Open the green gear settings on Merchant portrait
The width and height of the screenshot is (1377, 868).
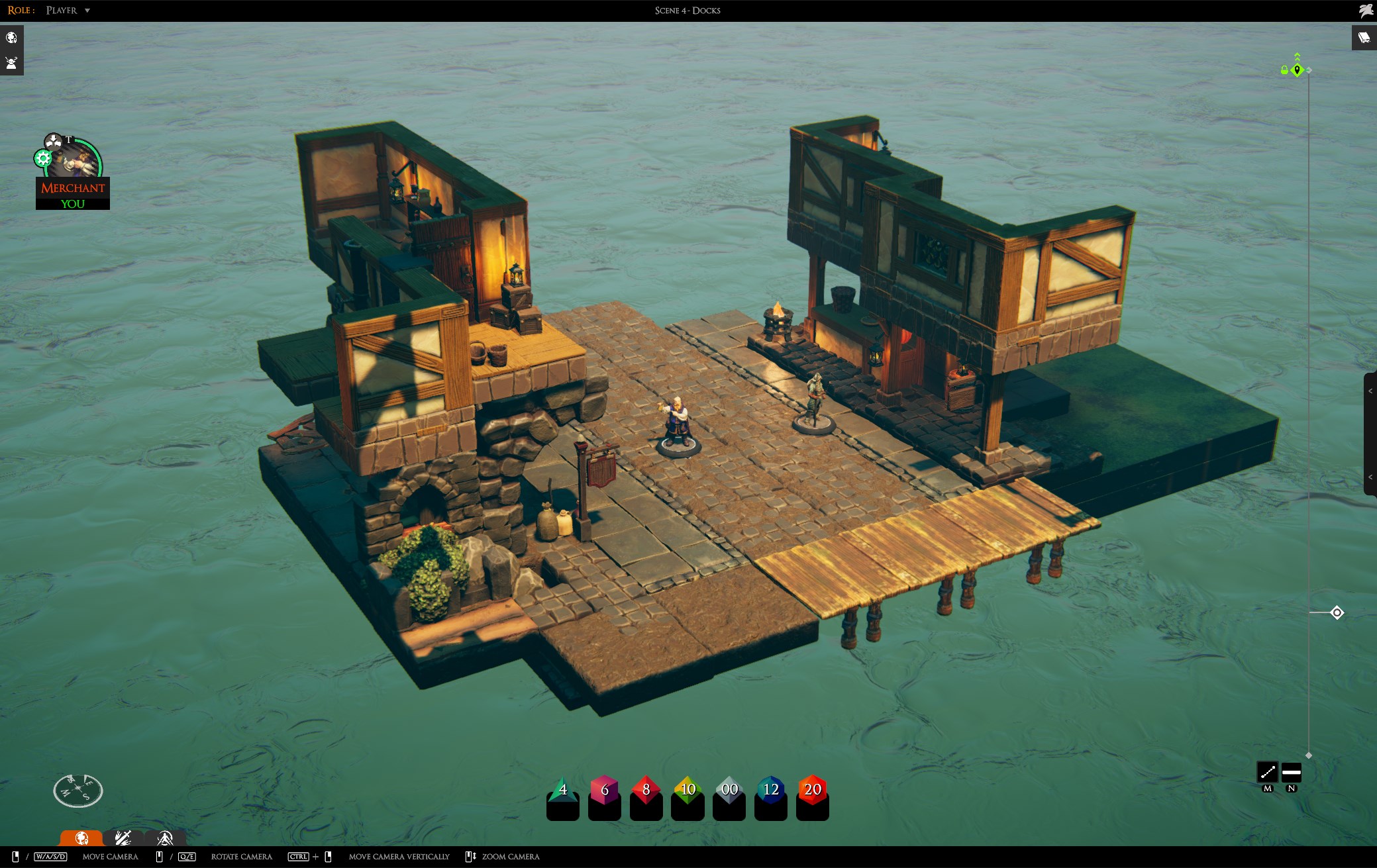[x=43, y=158]
